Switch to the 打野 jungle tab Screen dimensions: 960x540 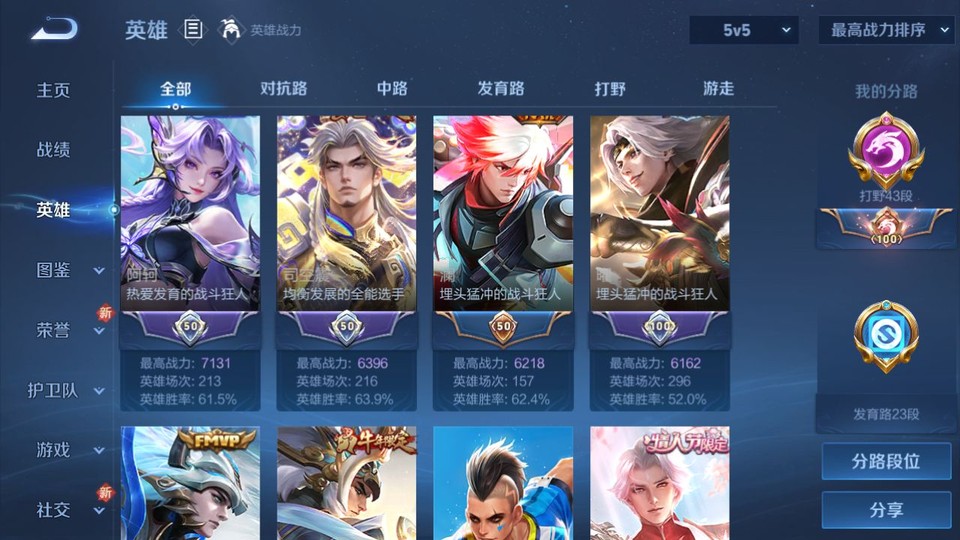(610, 88)
